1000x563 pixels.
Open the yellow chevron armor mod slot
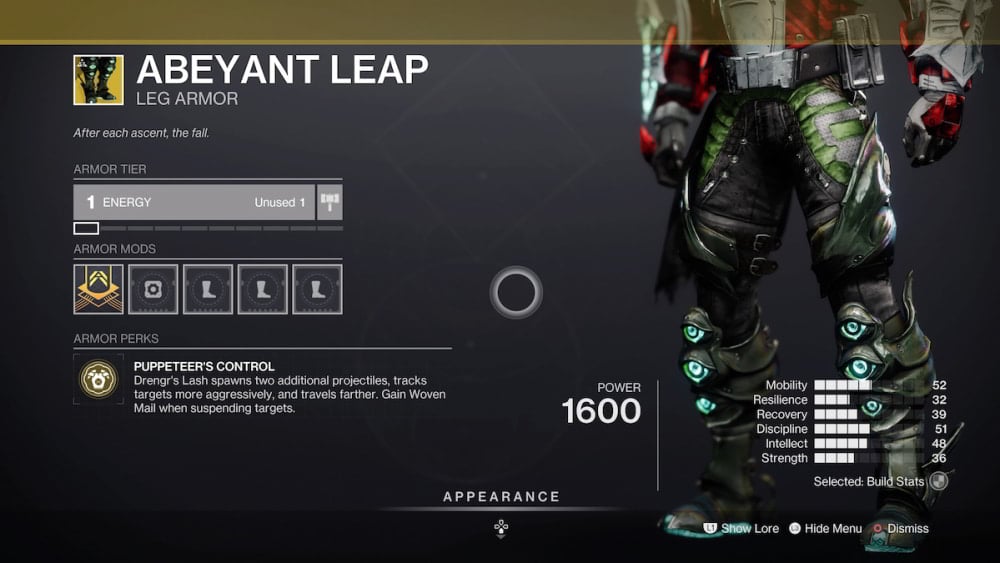pos(98,289)
